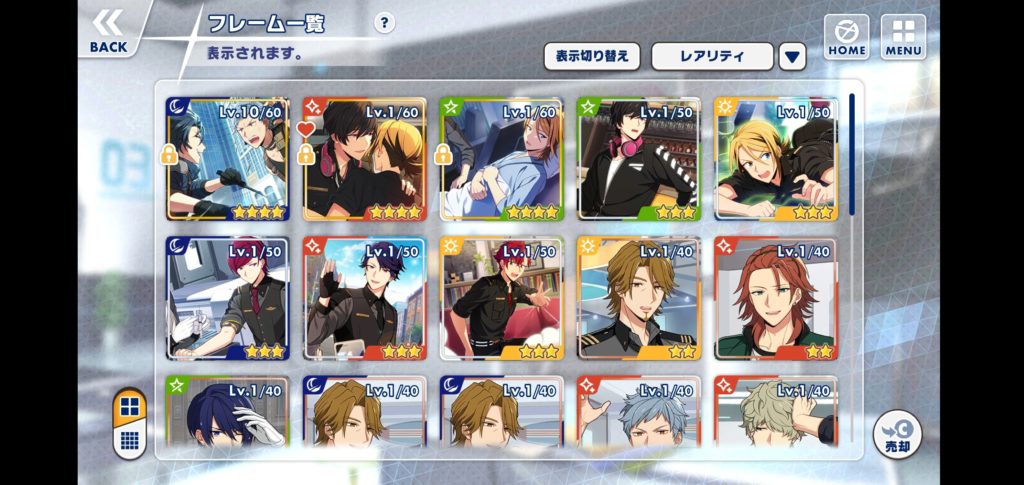Open the MENU grid button
This screenshot has width=1024, height=485.
903,37
